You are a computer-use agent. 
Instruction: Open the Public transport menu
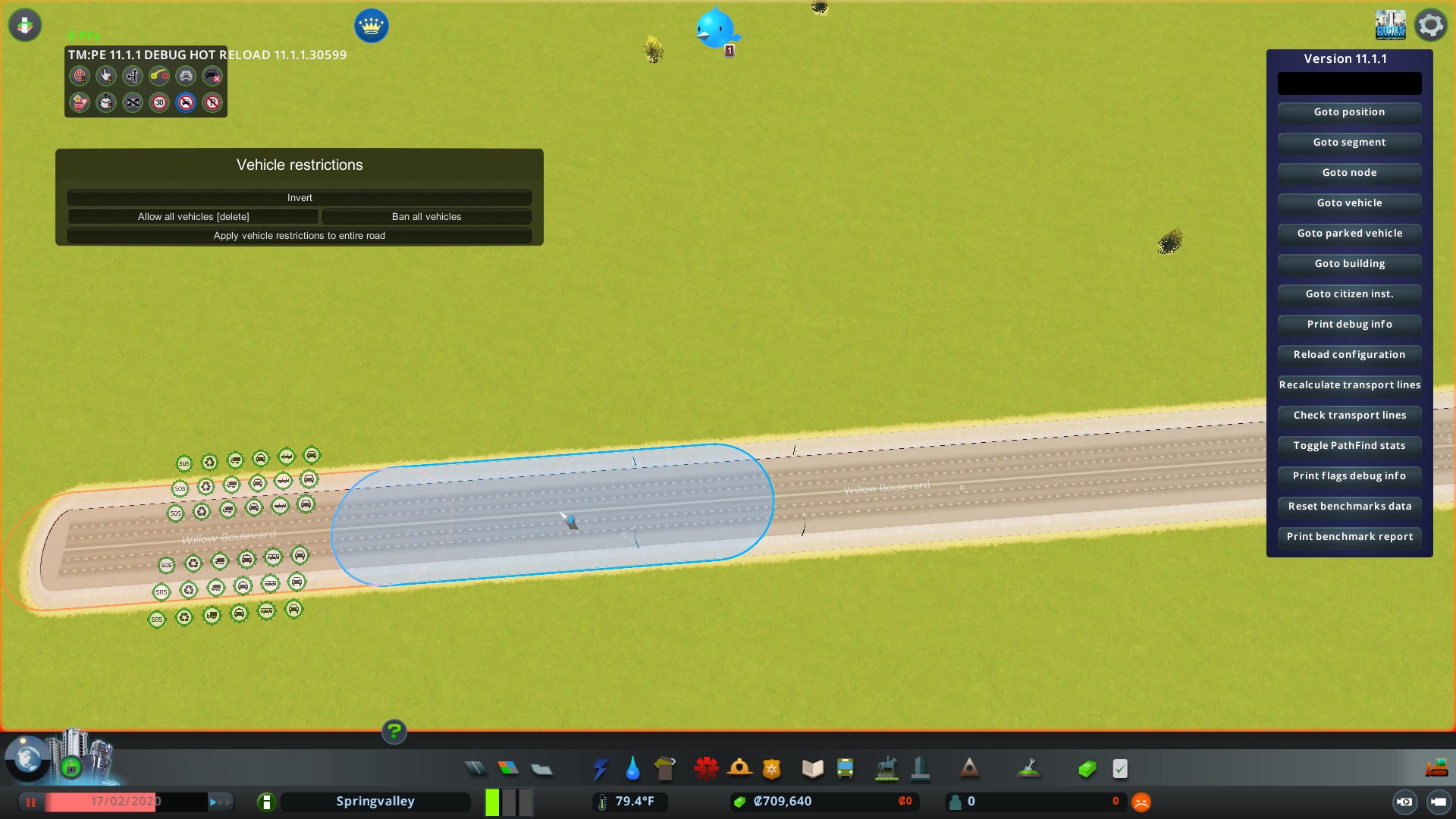tap(846, 768)
